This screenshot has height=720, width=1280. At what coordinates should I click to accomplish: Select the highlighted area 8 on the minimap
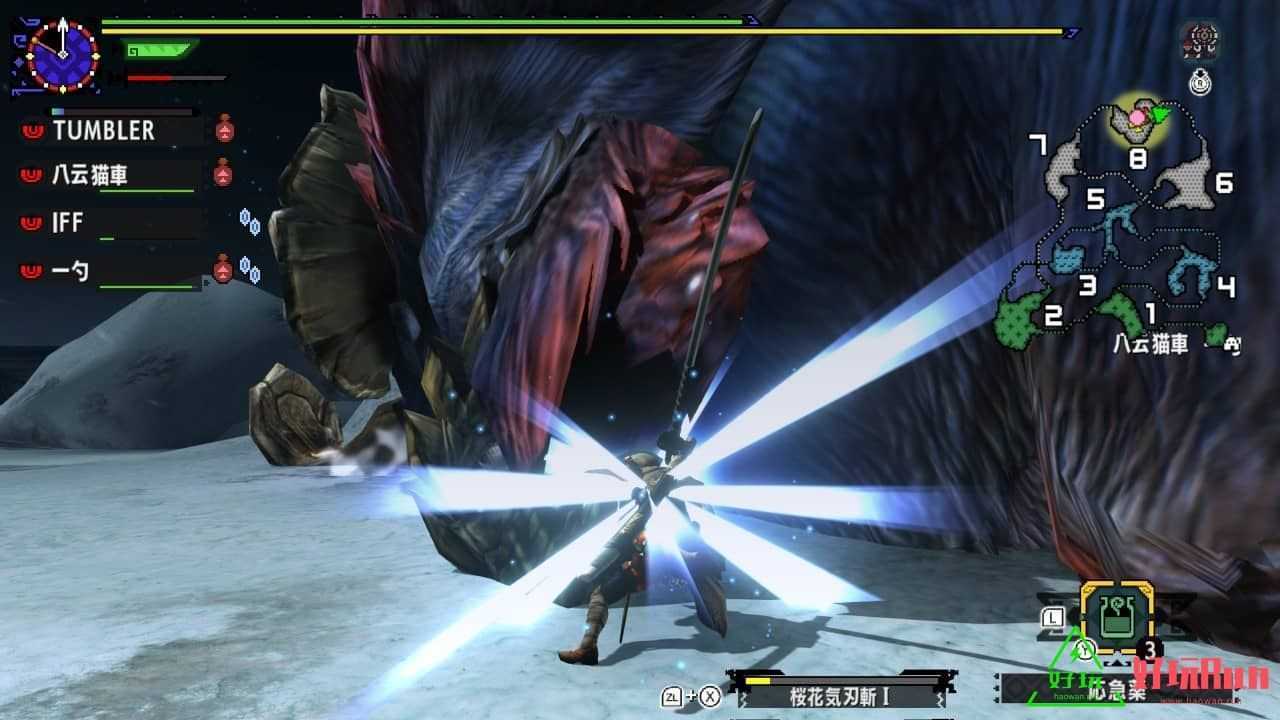(x=1137, y=125)
